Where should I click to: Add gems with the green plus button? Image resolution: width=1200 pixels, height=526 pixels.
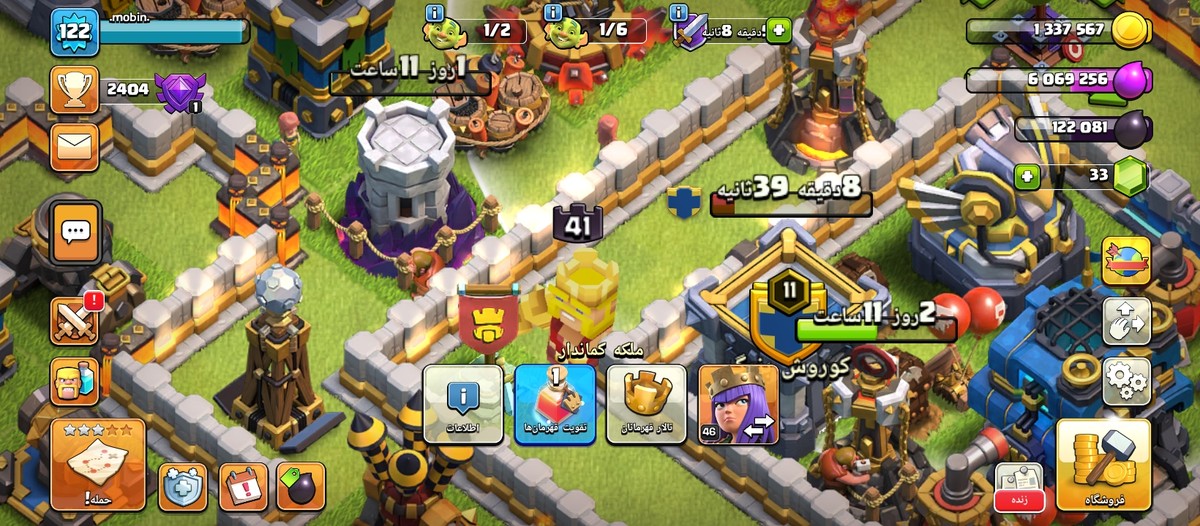pos(1027,178)
